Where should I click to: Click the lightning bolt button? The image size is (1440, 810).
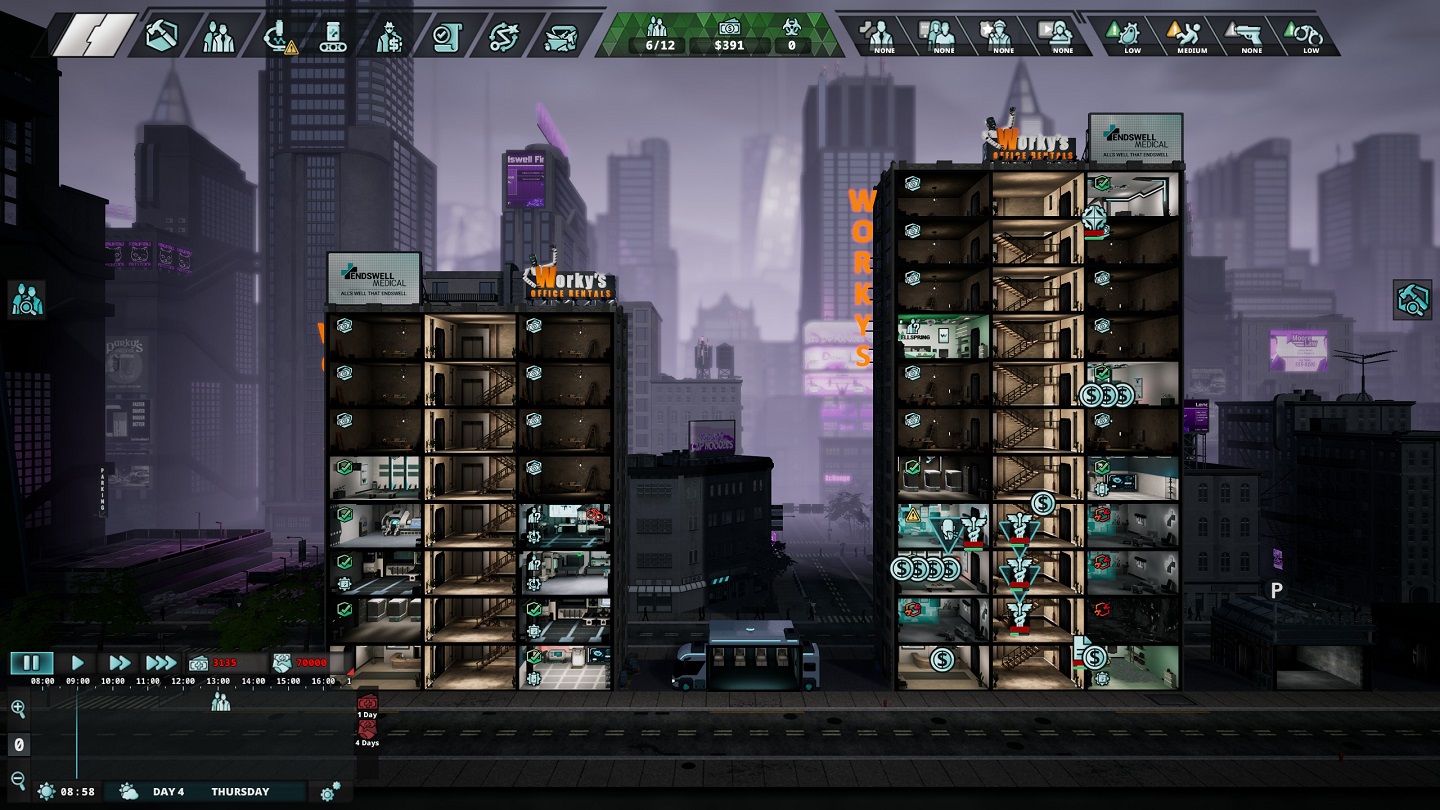pyautogui.click(x=94, y=35)
